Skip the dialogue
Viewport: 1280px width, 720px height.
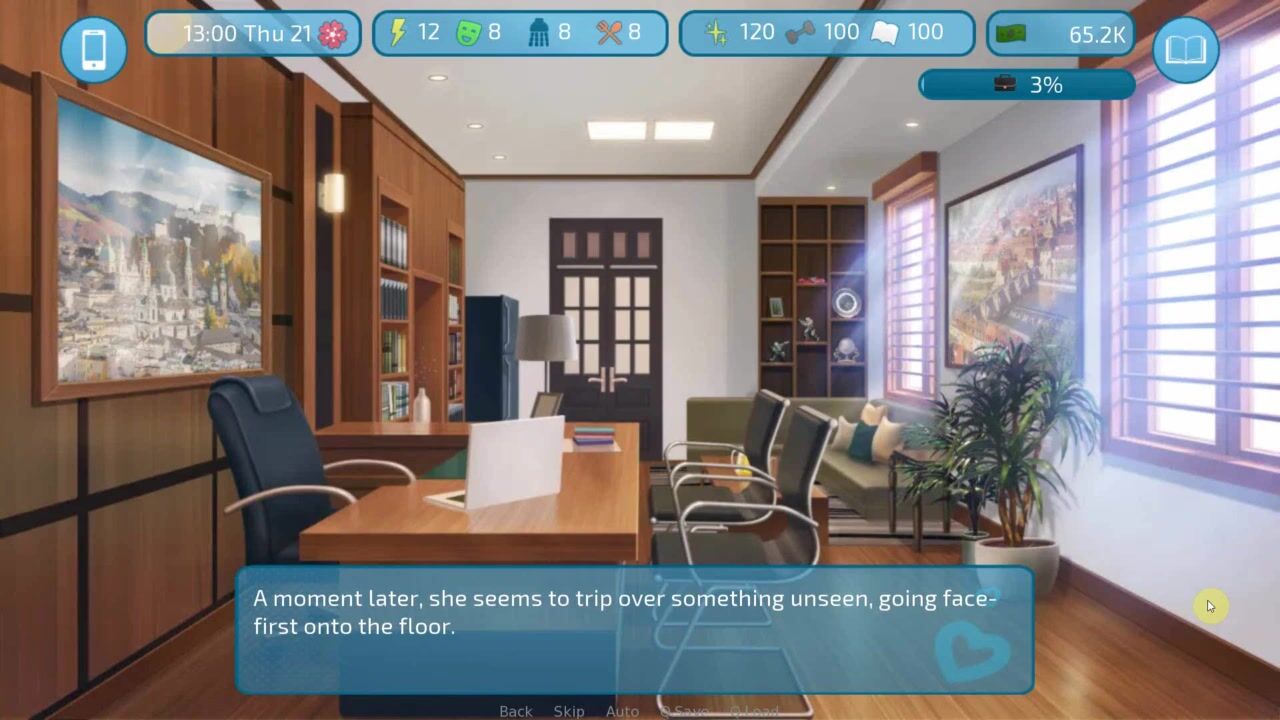coord(569,711)
